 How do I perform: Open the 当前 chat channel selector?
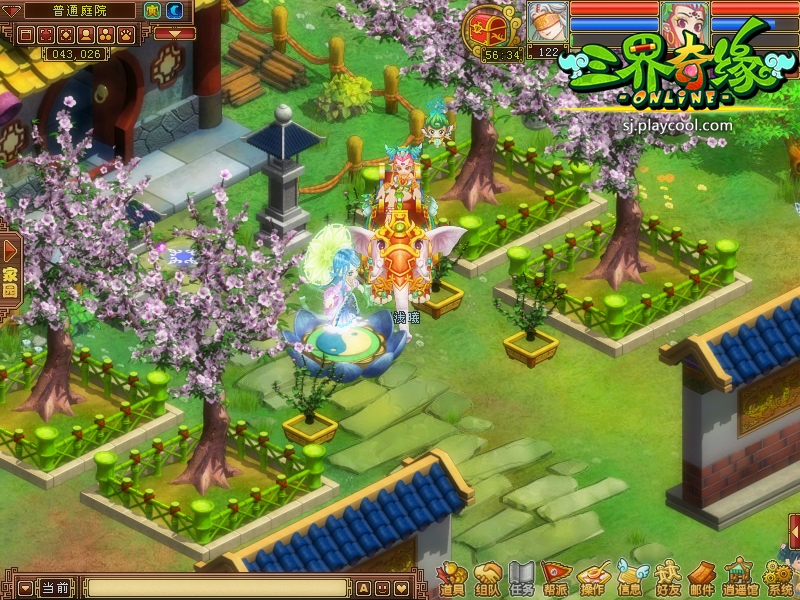(55, 588)
